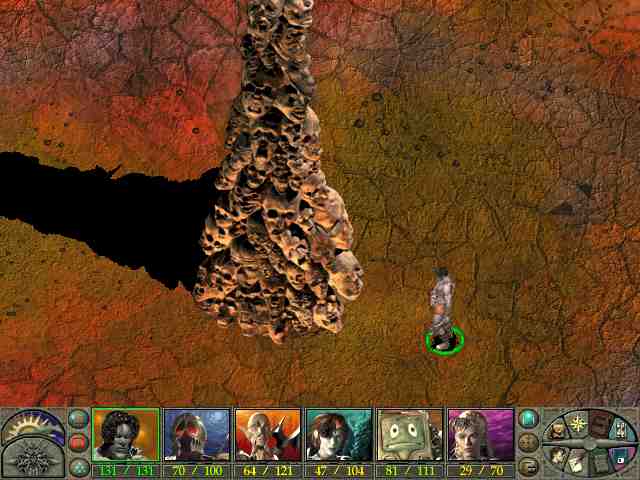The width and height of the screenshot is (640, 480).
Task: Choose Dak'kon's portrait with 64/121 health
Action: point(268,435)
